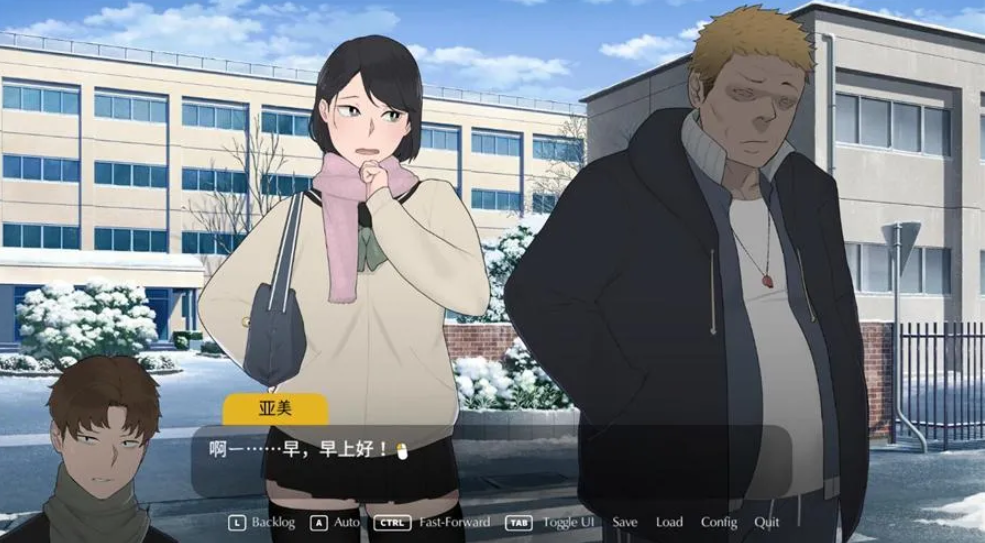Save the current game progress
Viewport: 985px width, 543px height.
click(625, 522)
